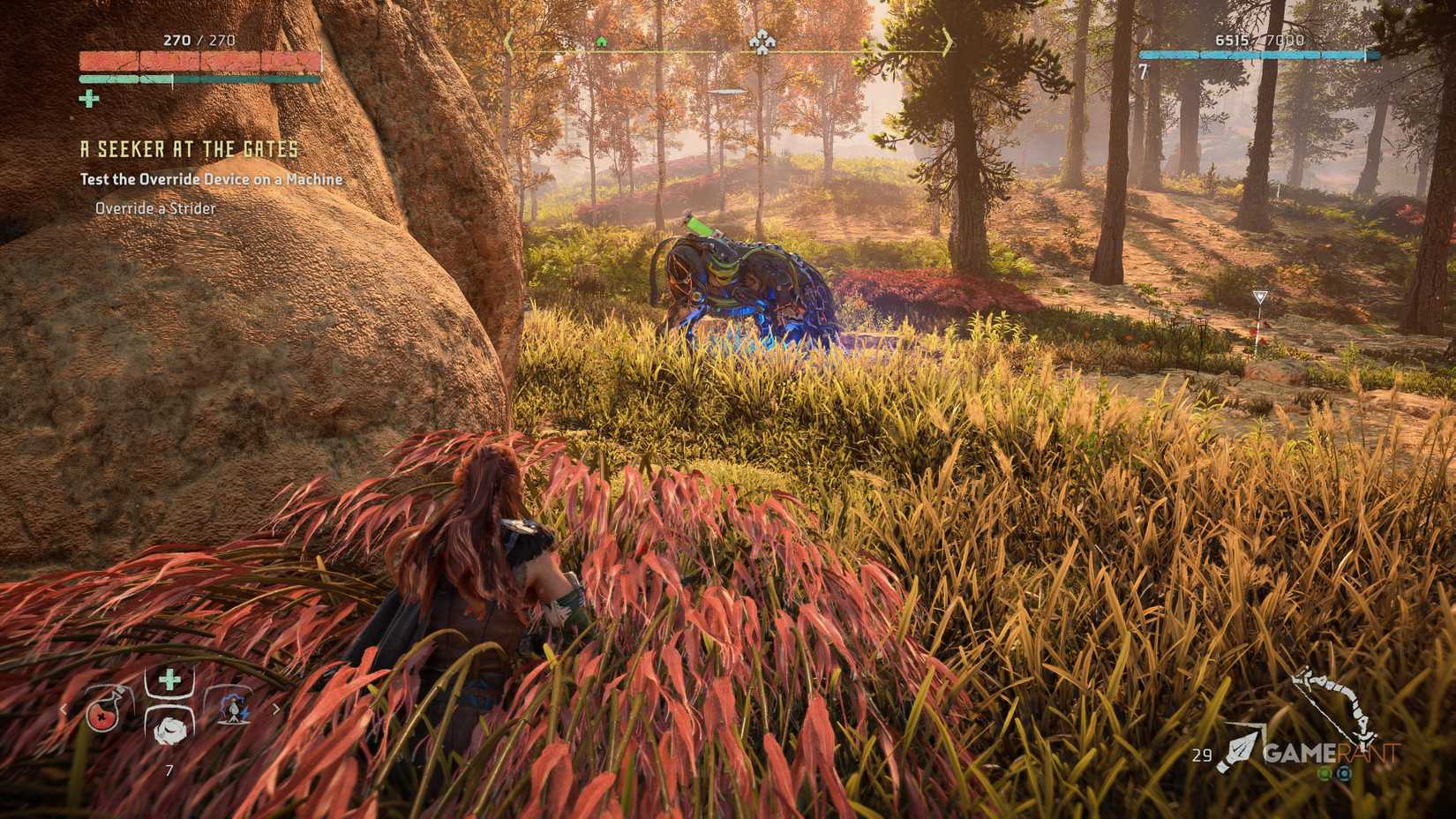Select the trap item with blue lightning icon

[x=233, y=710]
